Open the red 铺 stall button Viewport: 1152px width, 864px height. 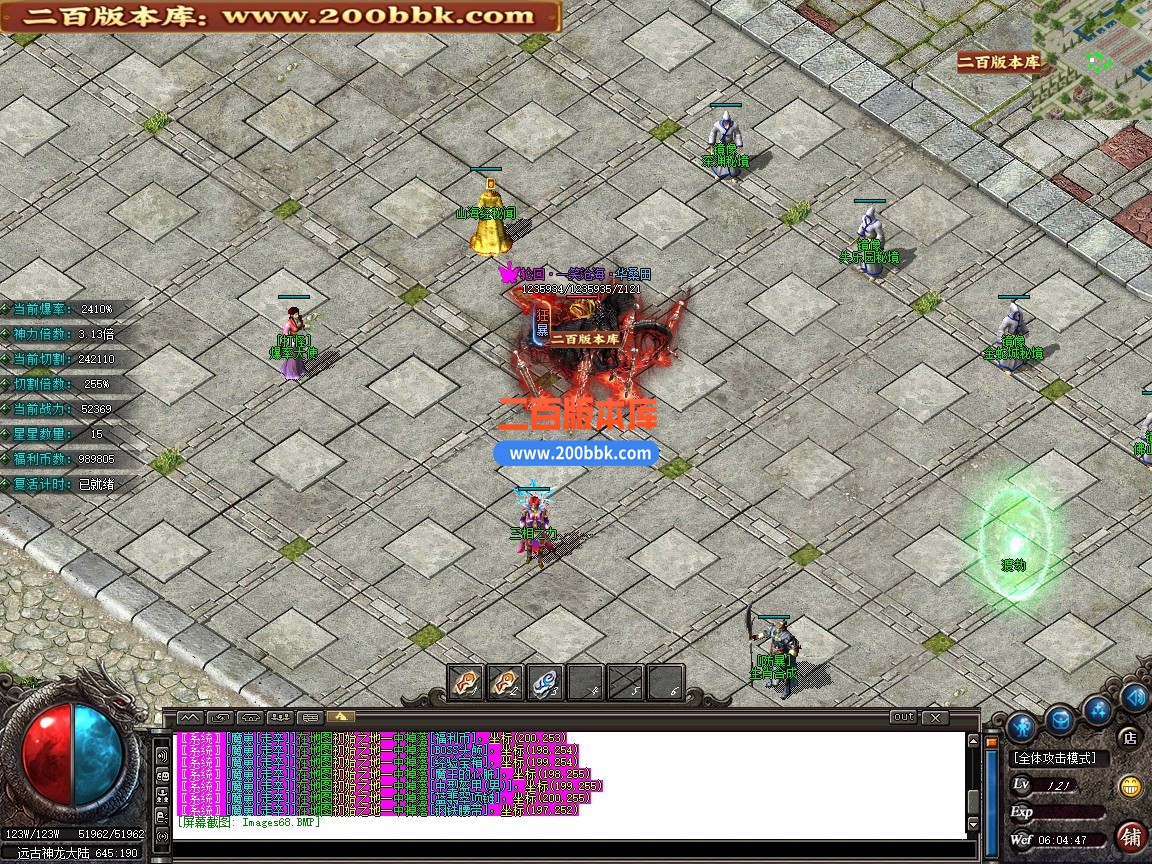(x=1131, y=835)
